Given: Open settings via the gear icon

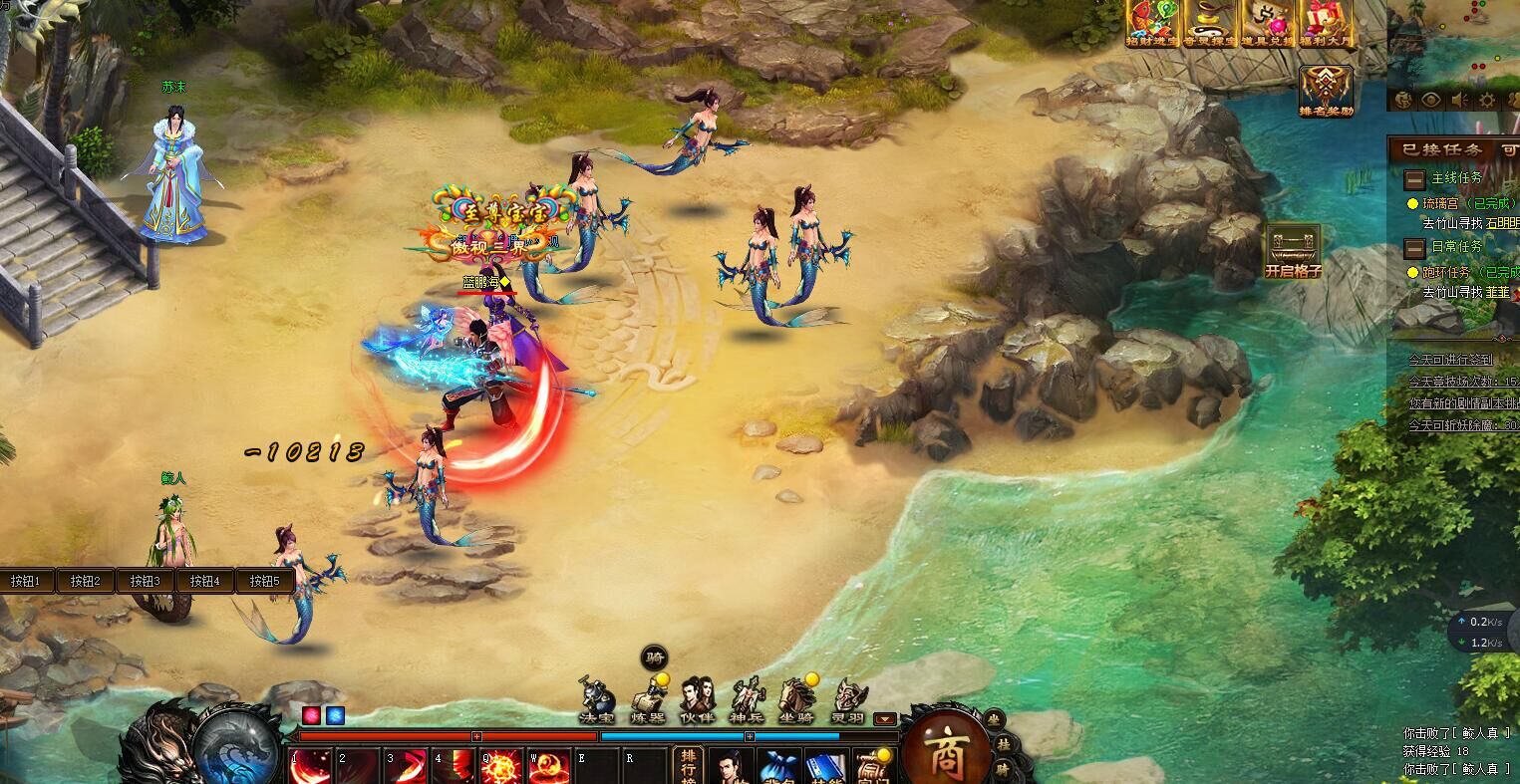Looking at the screenshot, I should click(1487, 100).
